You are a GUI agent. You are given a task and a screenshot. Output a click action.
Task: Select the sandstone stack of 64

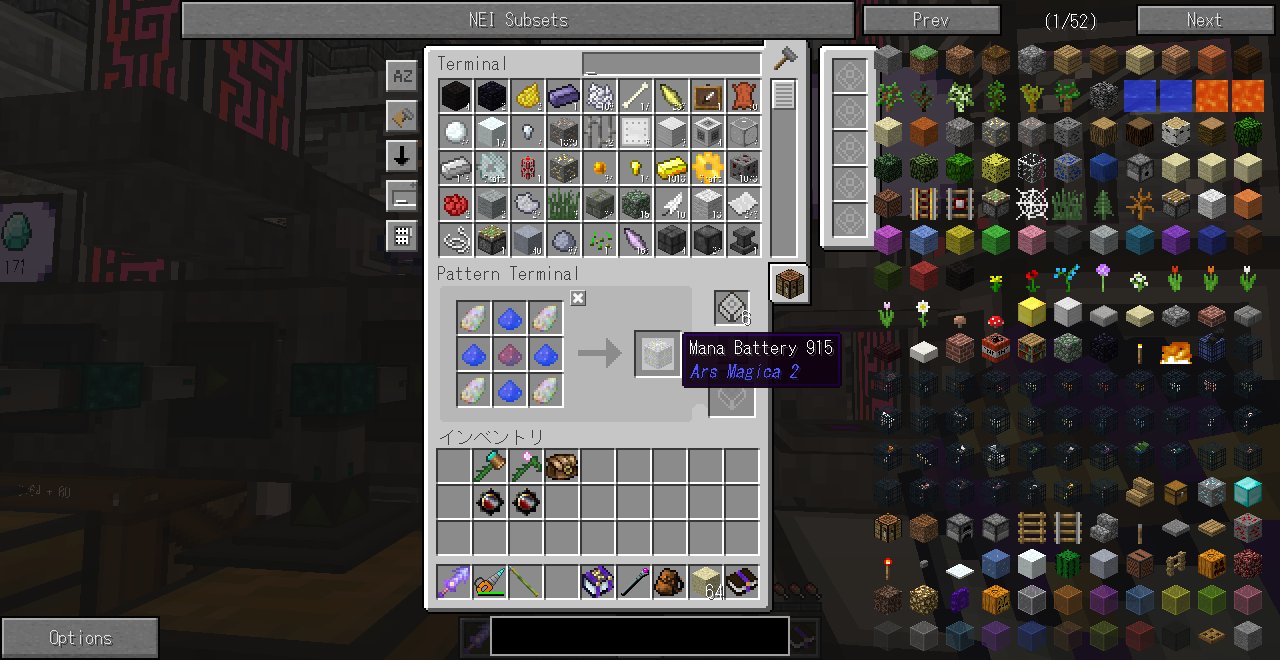707,581
